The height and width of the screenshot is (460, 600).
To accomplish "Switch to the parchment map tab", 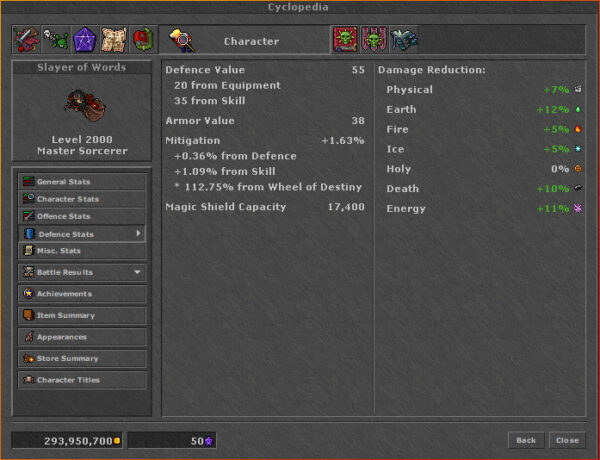I will (113, 40).
